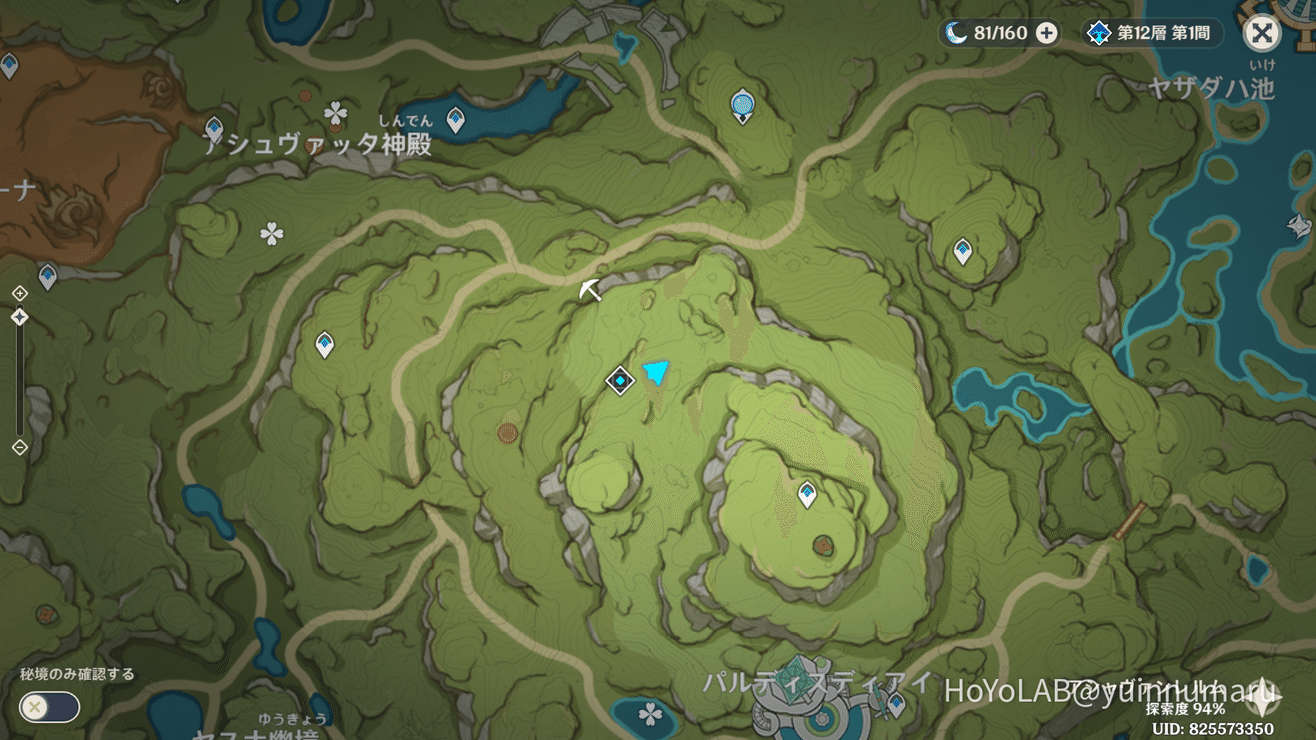Close the map with the X button
The width and height of the screenshot is (1316, 740).
[x=1262, y=32]
